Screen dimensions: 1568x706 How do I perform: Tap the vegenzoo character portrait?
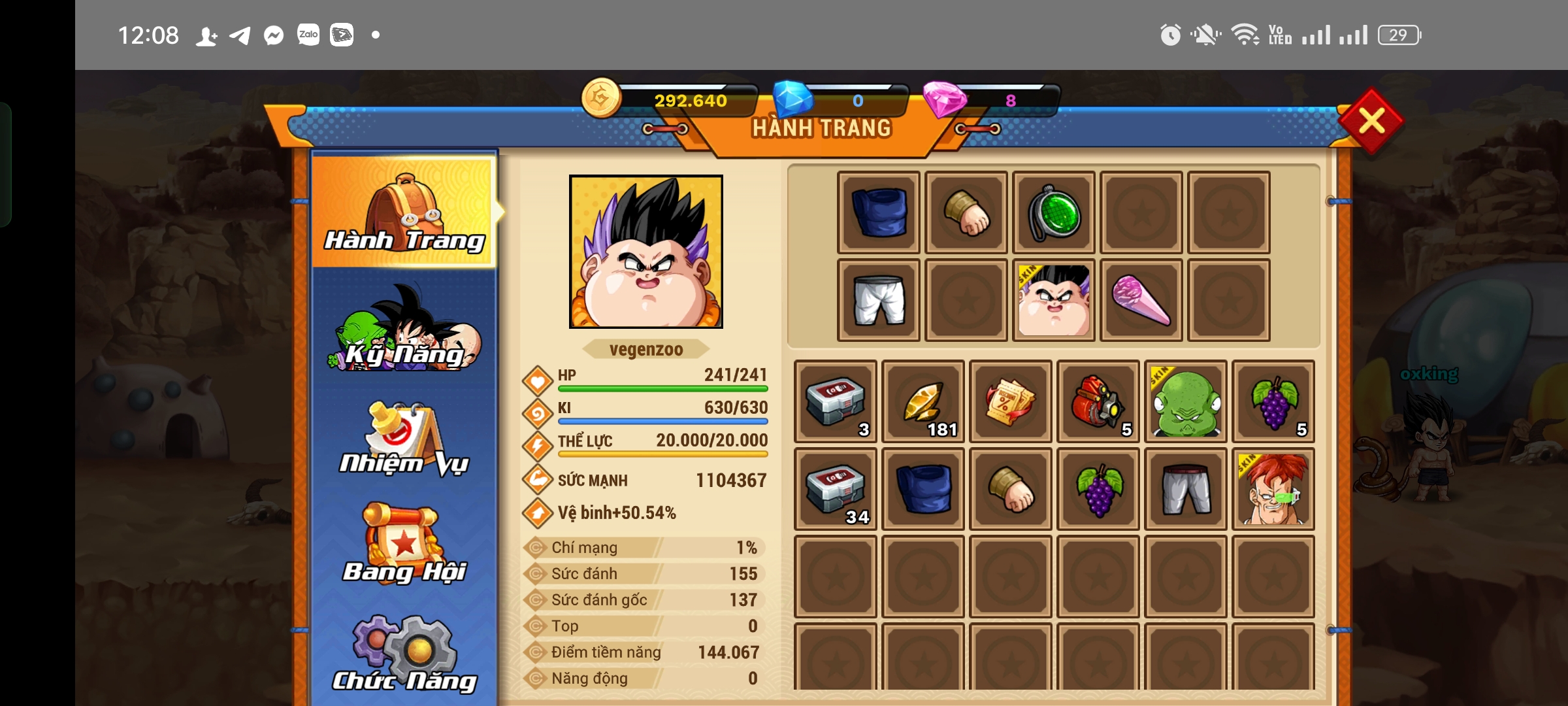[x=645, y=252]
